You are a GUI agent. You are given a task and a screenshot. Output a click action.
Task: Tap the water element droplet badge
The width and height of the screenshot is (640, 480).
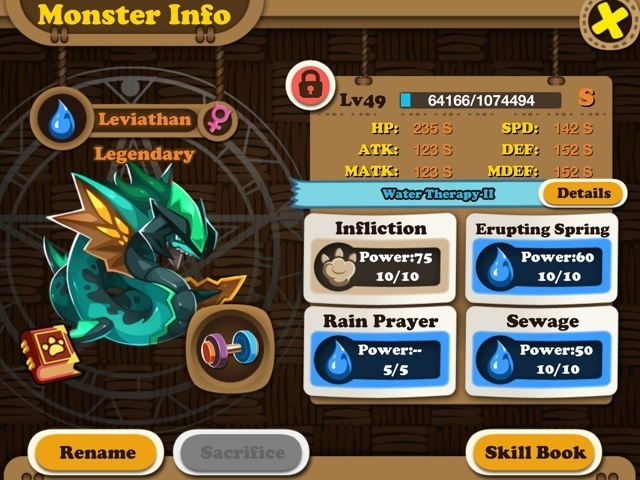[62, 118]
